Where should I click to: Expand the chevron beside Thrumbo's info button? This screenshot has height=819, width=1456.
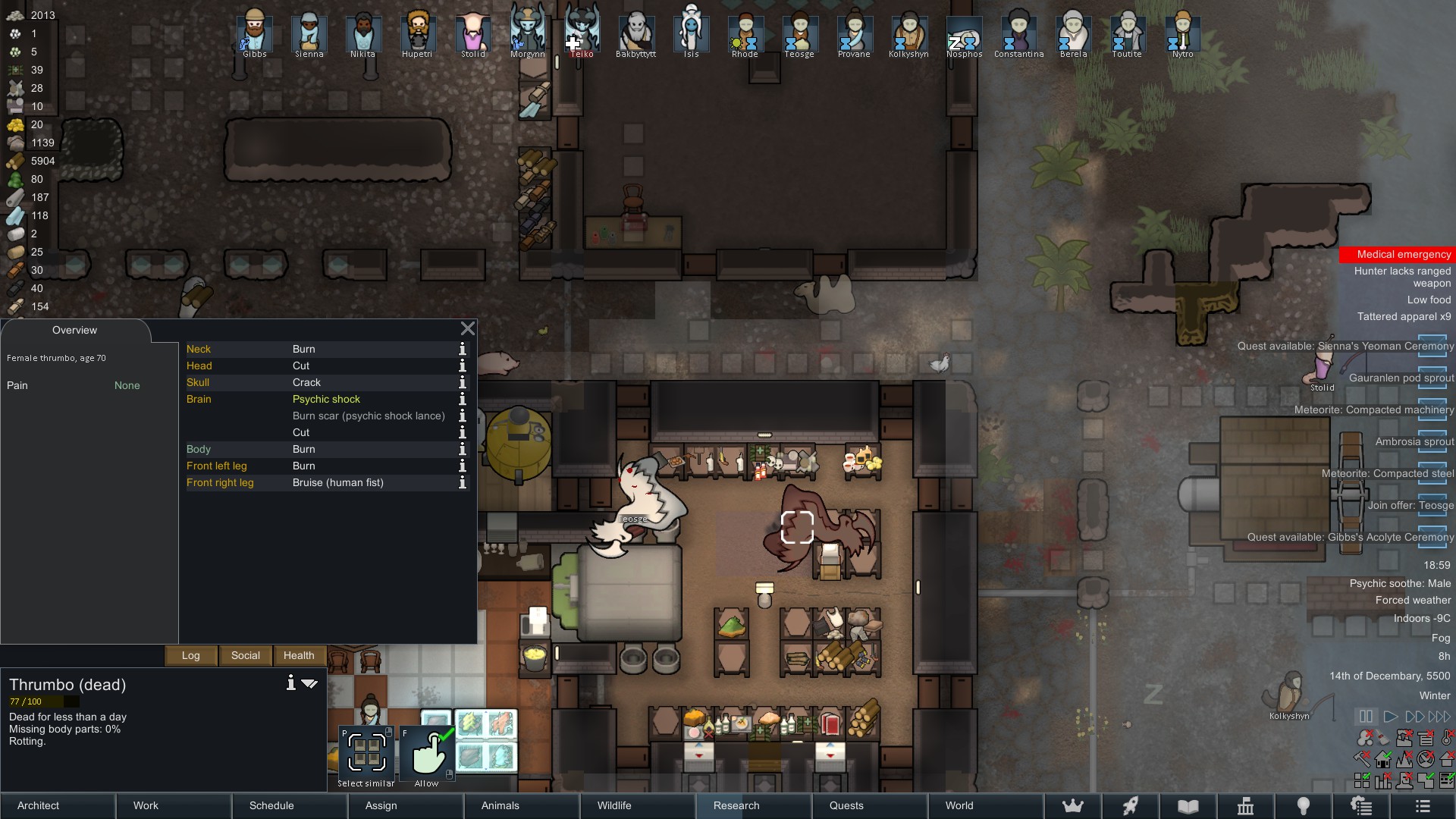click(x=309, y=682)
